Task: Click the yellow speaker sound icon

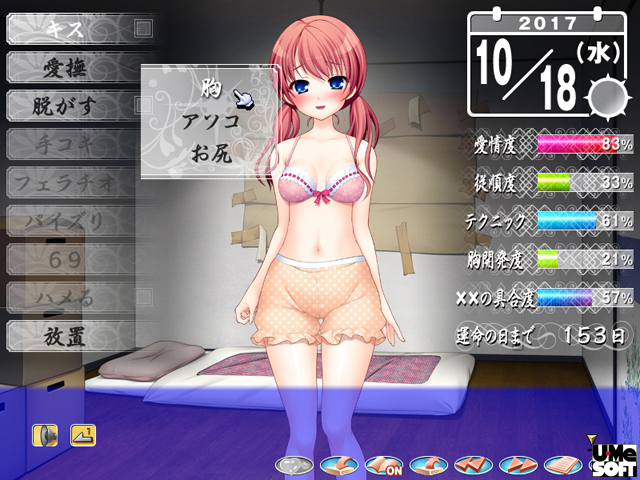Action: coord(45,435)
